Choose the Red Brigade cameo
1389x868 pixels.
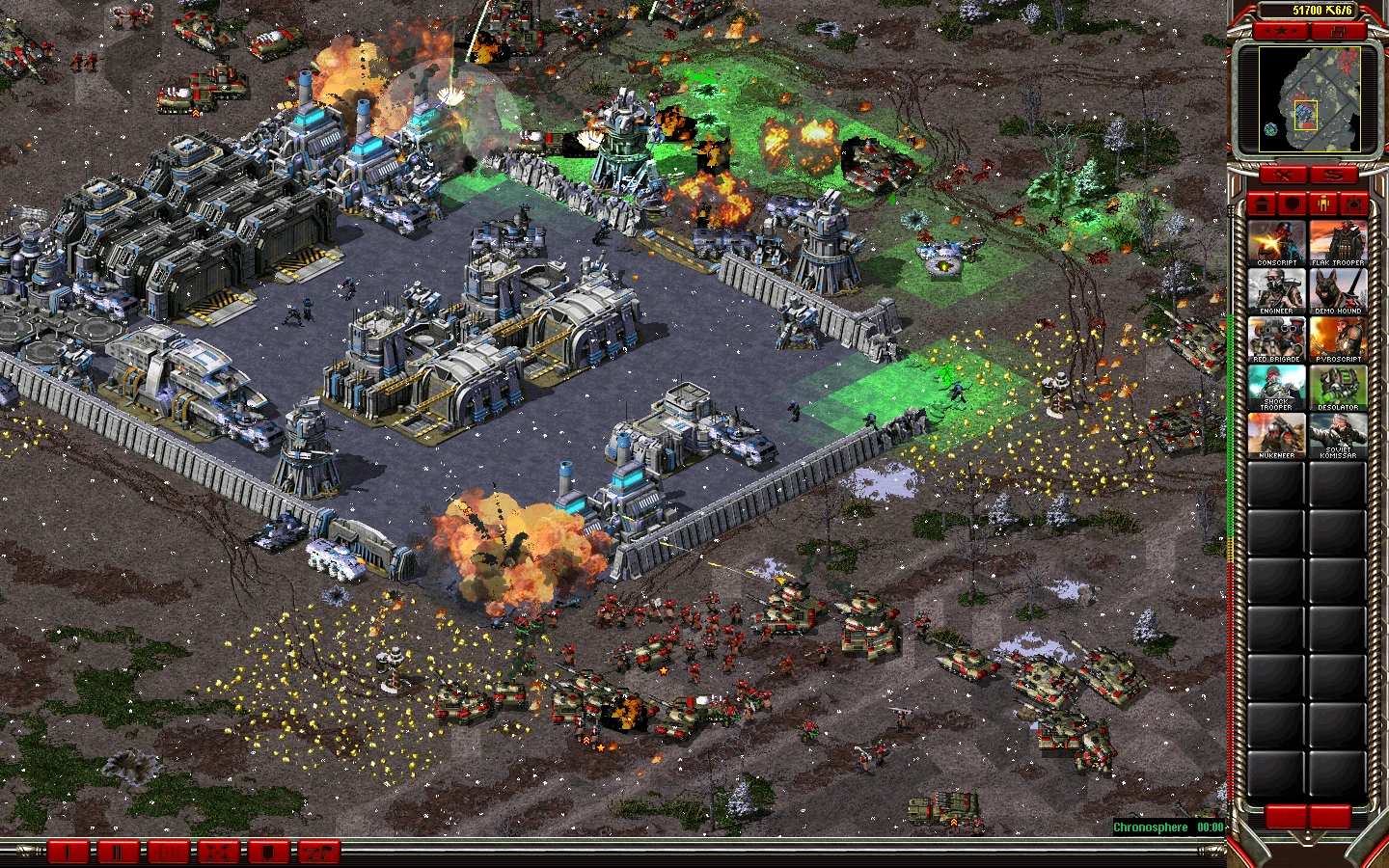(x=1276, y=339)
